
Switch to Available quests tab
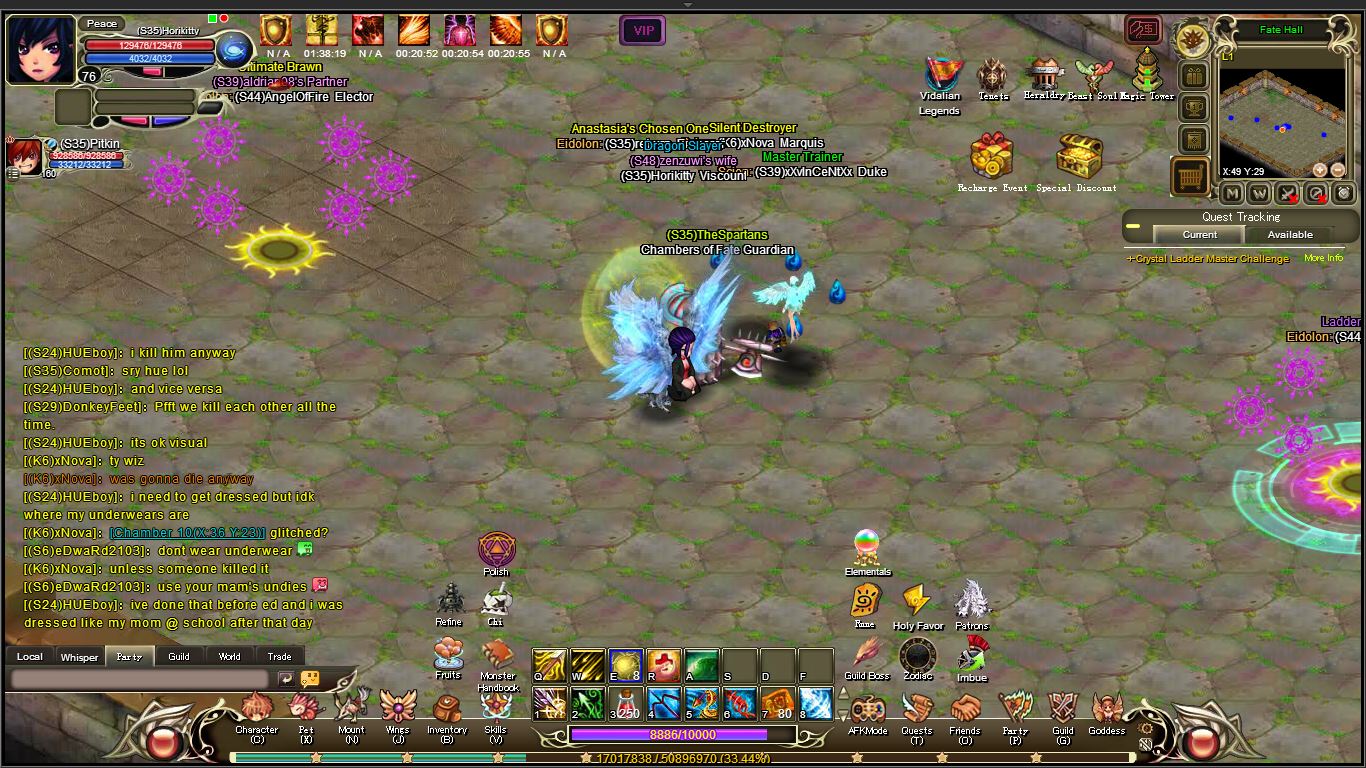(1290, 235)
